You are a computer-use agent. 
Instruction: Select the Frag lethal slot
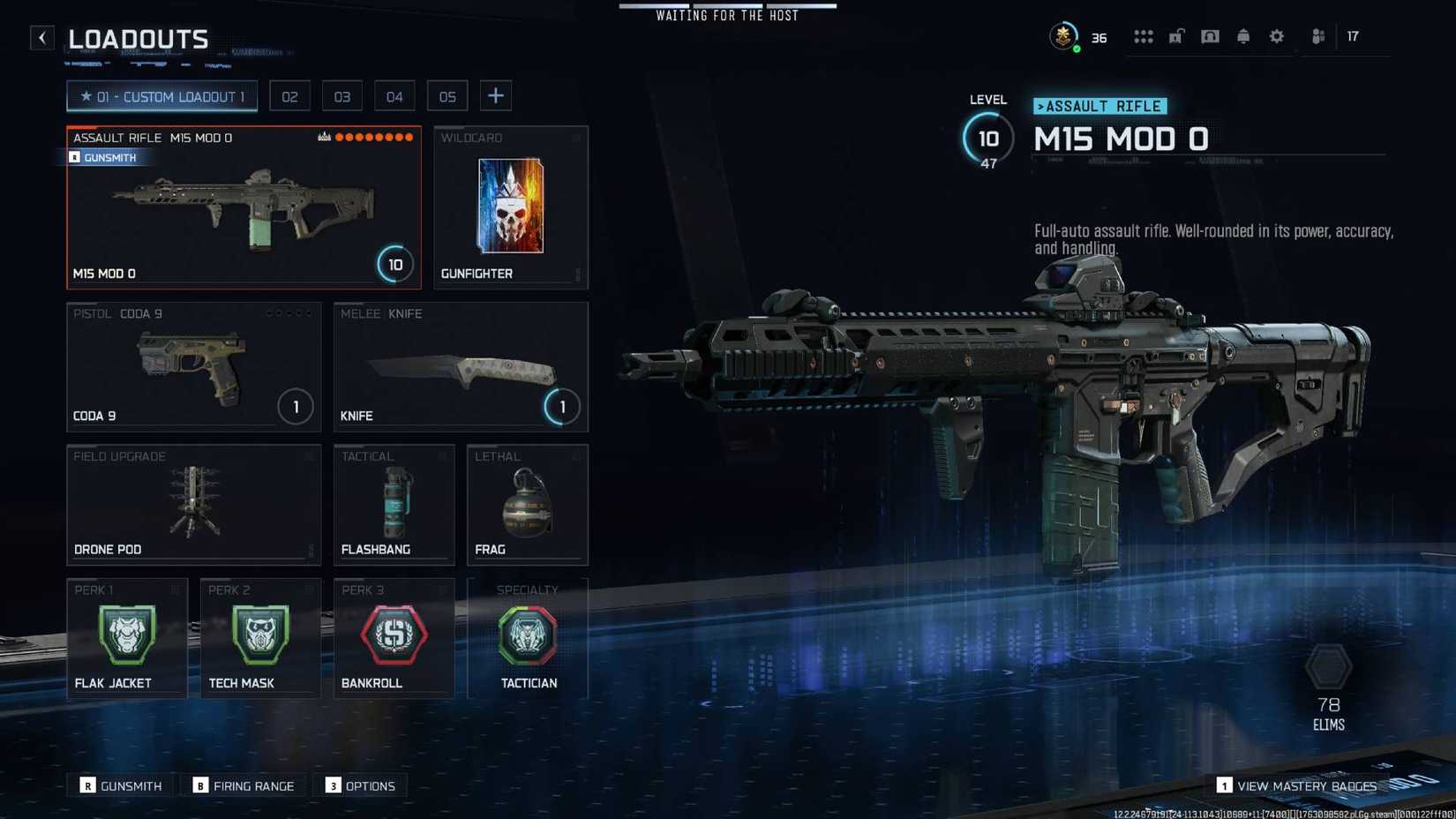click(x=527, y=503)
